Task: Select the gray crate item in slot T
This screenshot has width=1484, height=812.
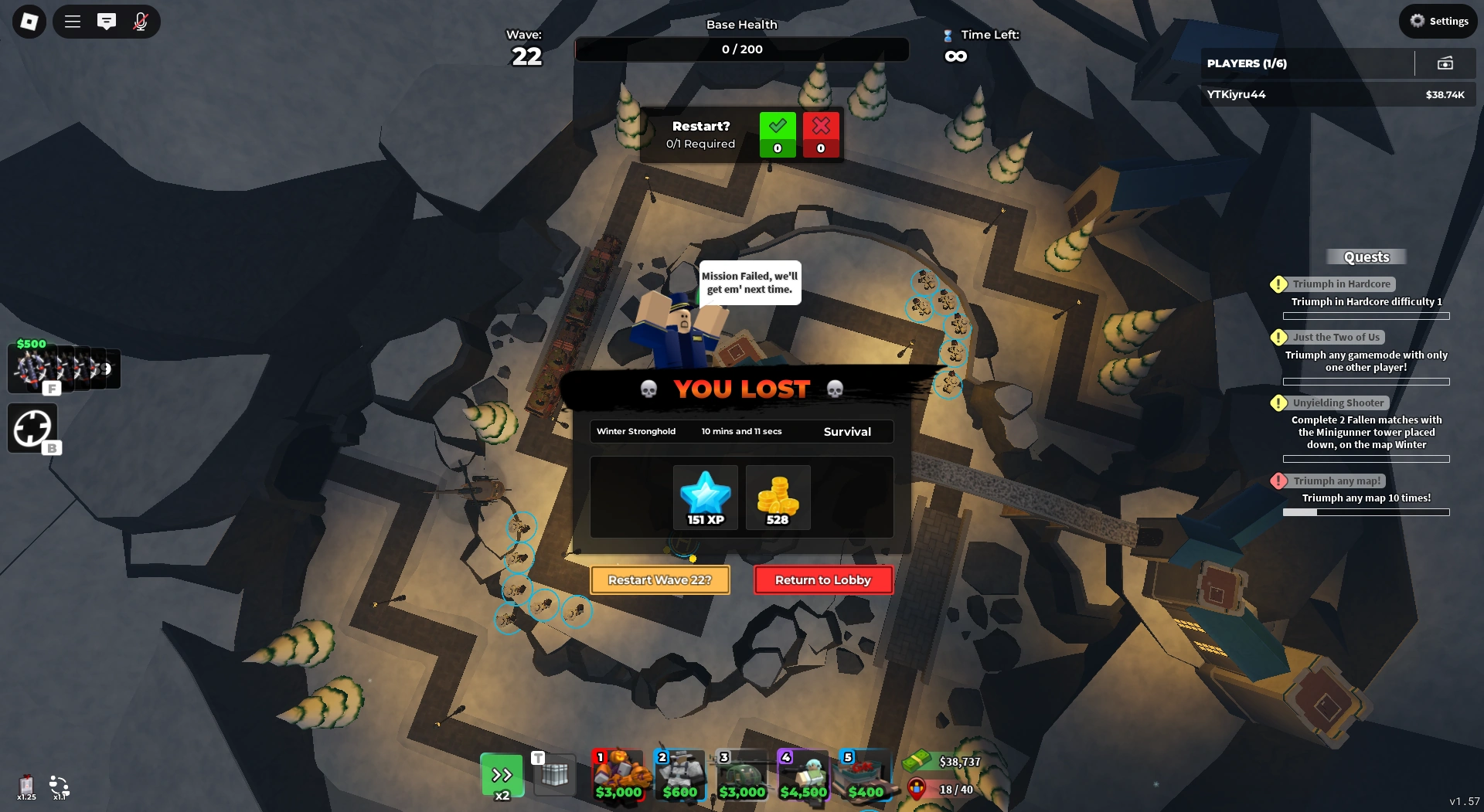Action: click(x=556, y=775)
